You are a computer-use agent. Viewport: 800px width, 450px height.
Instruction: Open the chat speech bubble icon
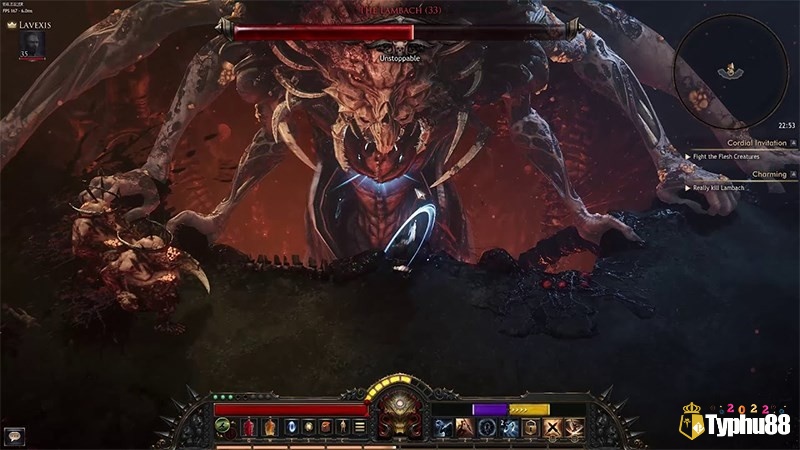click(x=14, y=436)
